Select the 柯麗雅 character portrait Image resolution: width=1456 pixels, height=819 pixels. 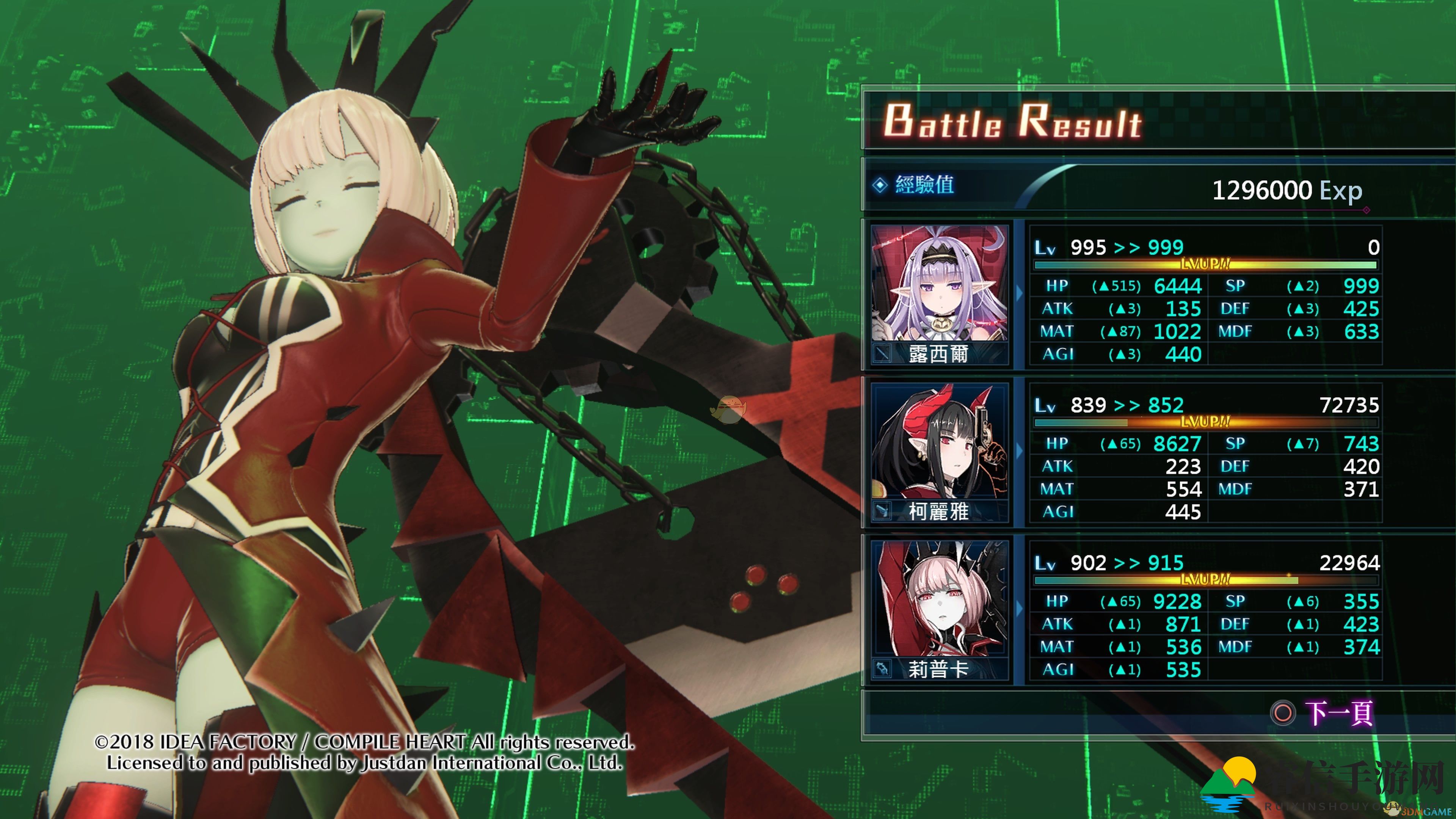click(940, 441)
